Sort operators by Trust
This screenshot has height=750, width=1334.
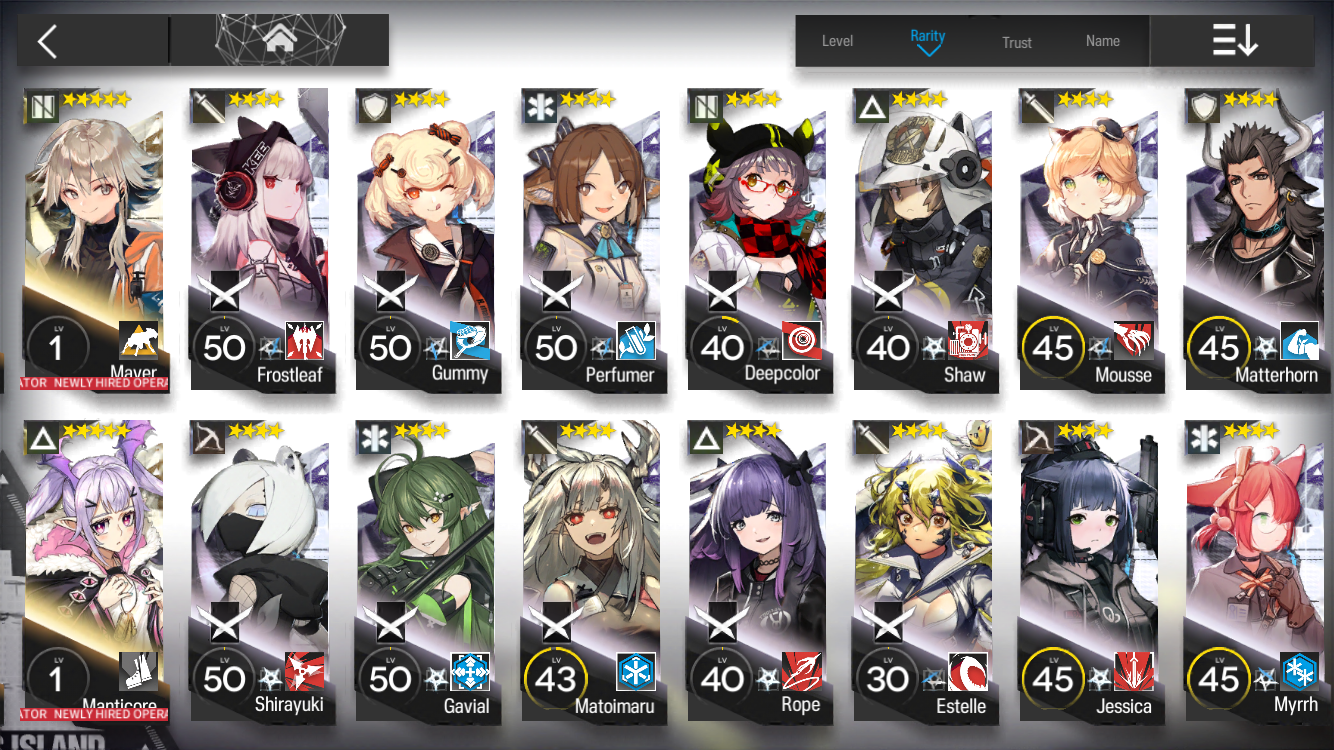pos(1018,41)
